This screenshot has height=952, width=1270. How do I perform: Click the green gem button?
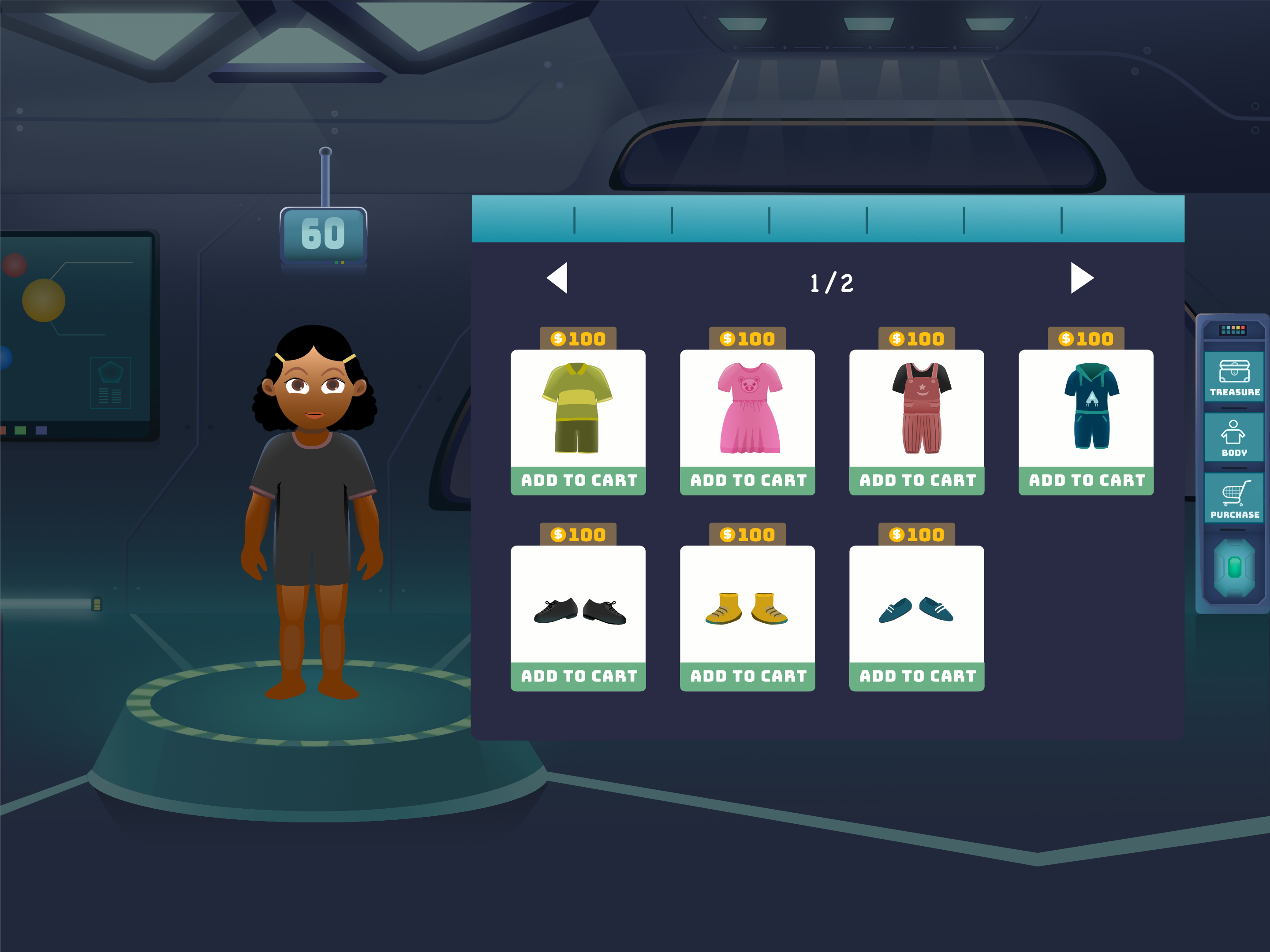click(1234, 568)
